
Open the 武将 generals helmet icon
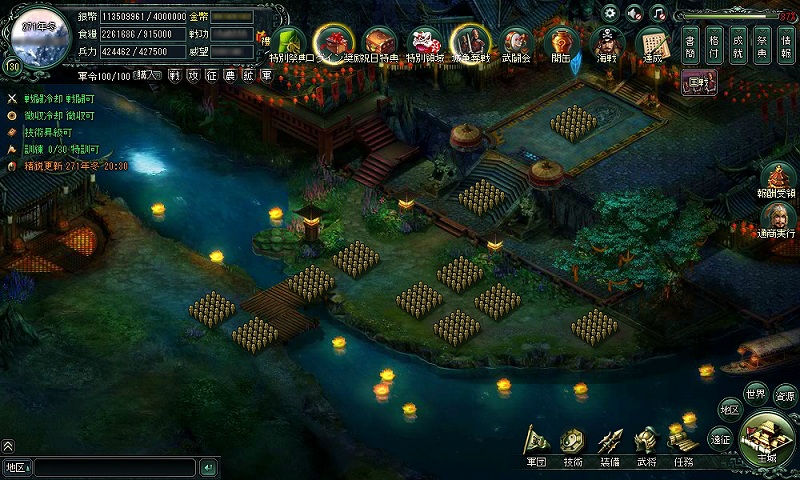coord(646,443)
